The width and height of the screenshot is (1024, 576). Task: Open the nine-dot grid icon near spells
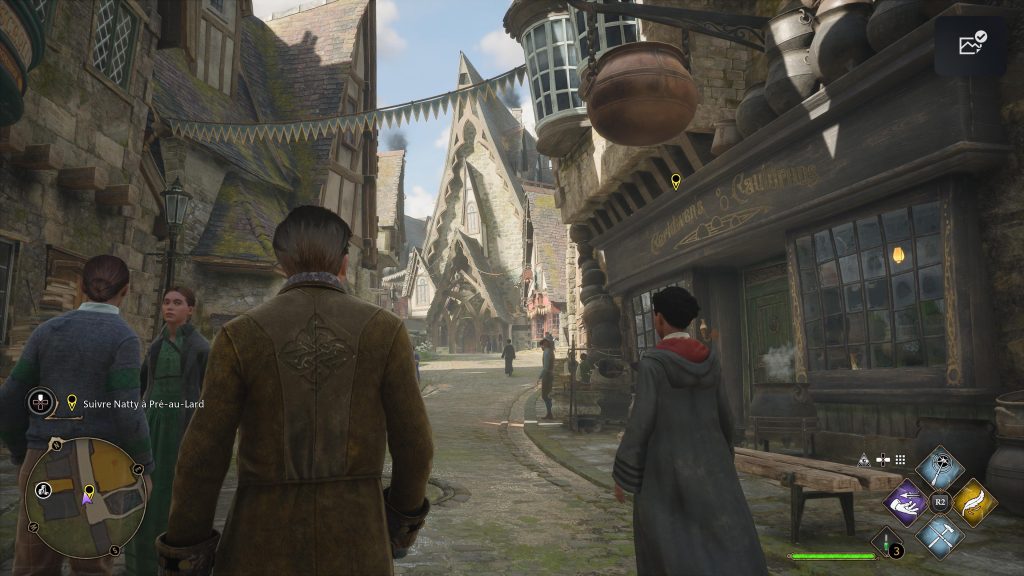pos(900,460)
